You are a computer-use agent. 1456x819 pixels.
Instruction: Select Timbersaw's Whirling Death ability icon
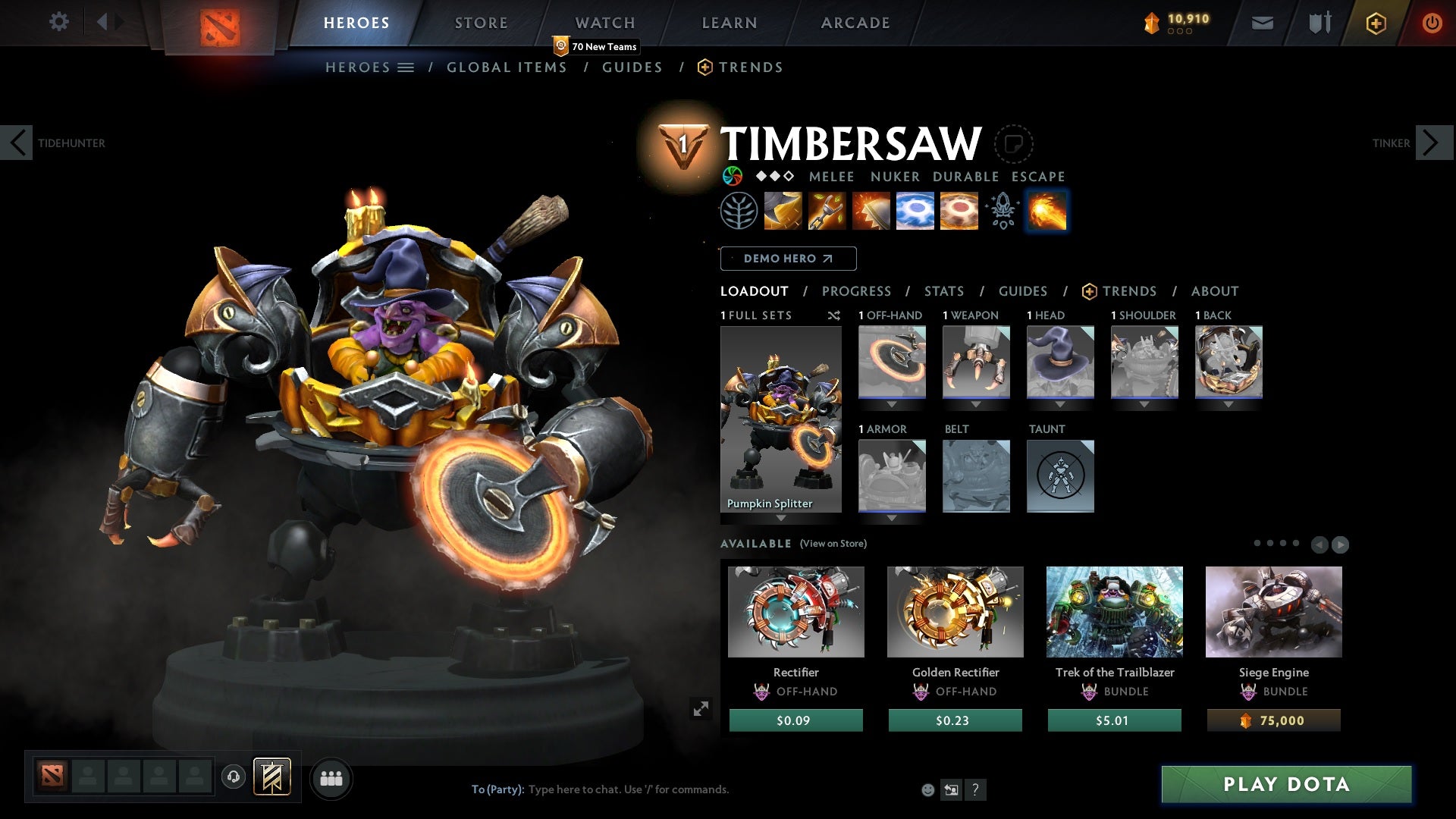point(783,212)
